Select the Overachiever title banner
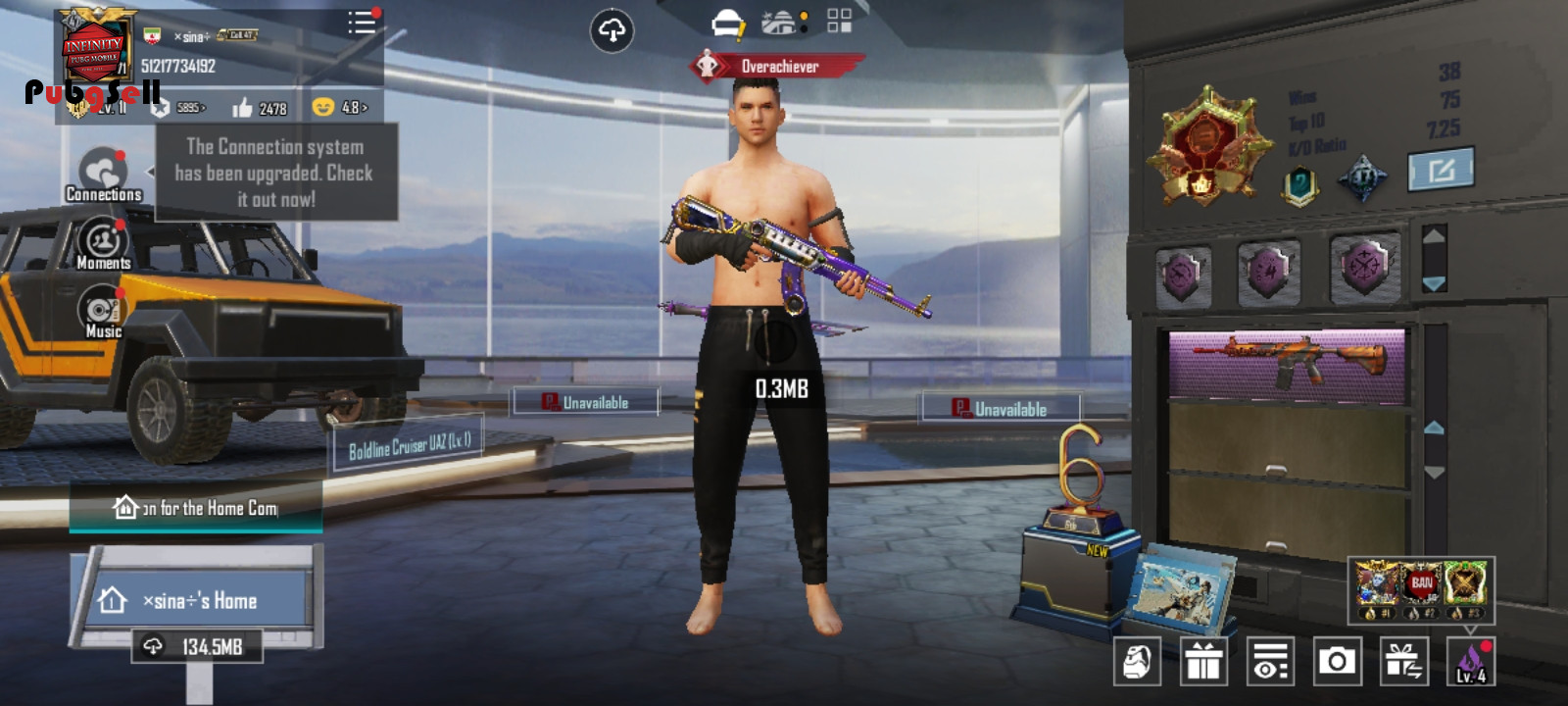 click(777, 67)
